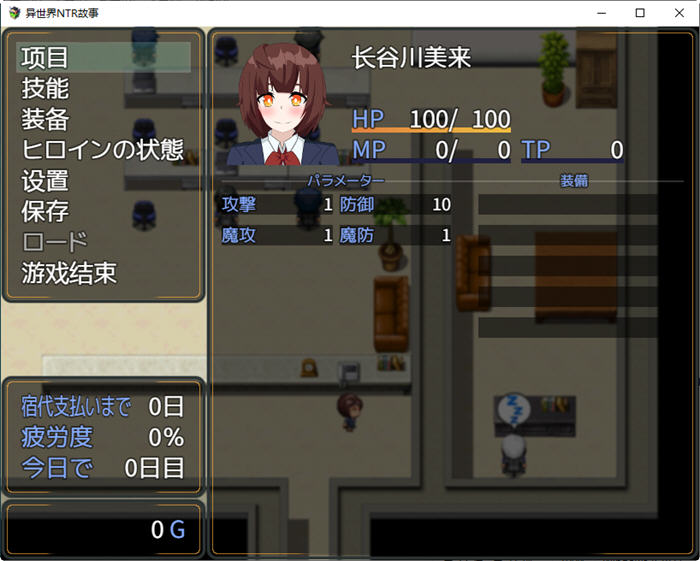Screen dimensions: 700x561
Task: Open the 项目 (Items) menu entry
Action: tap(46, 58)
